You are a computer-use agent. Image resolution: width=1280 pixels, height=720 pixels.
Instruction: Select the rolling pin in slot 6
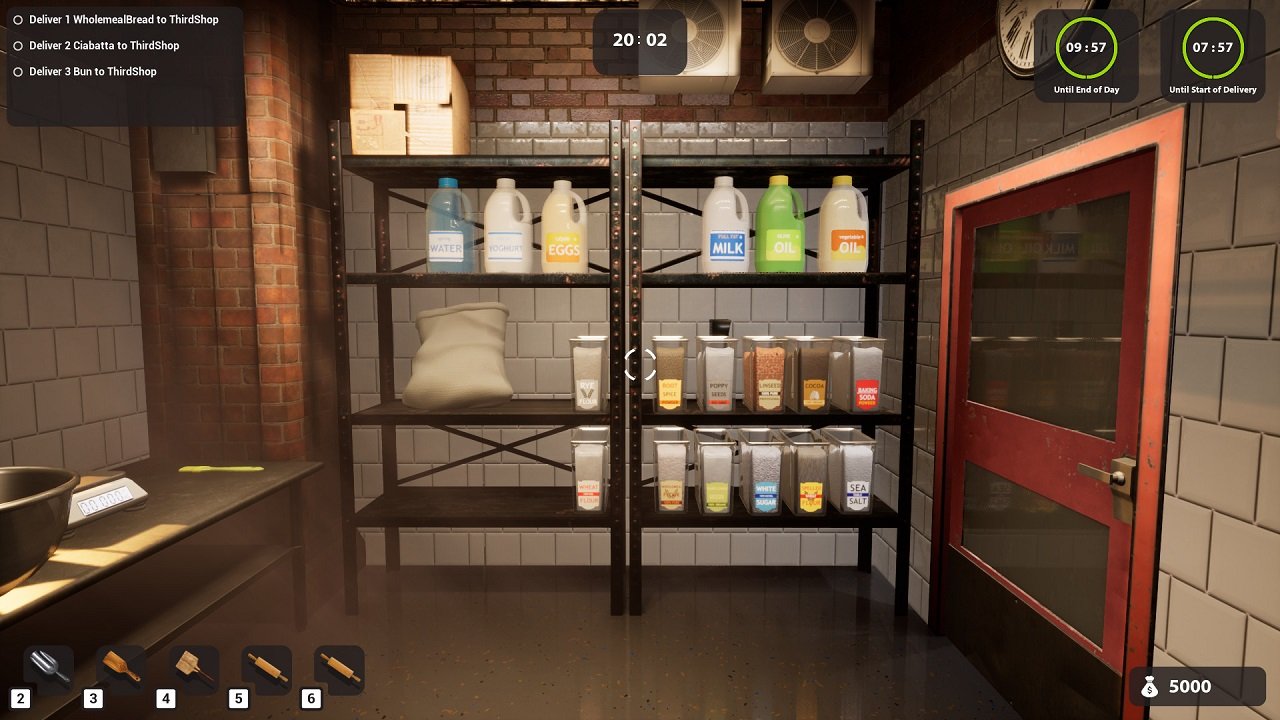coord(339,668)
